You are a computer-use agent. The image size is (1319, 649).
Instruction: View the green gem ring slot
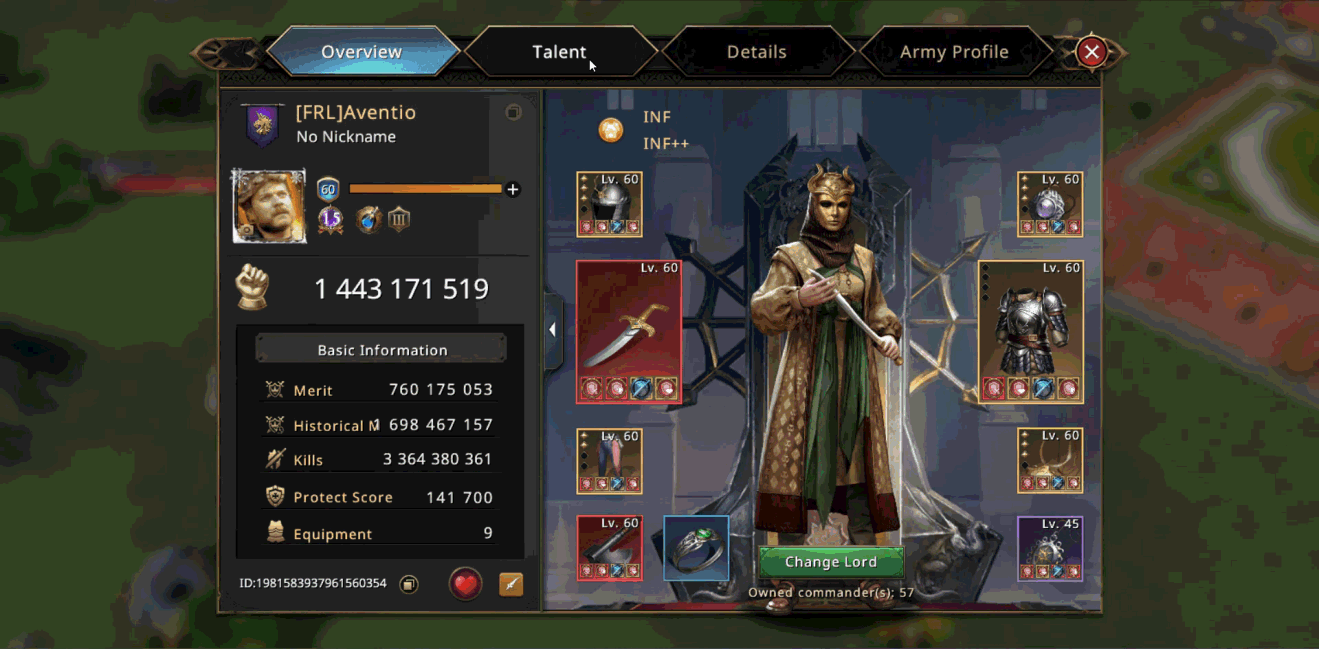point(696,548)
